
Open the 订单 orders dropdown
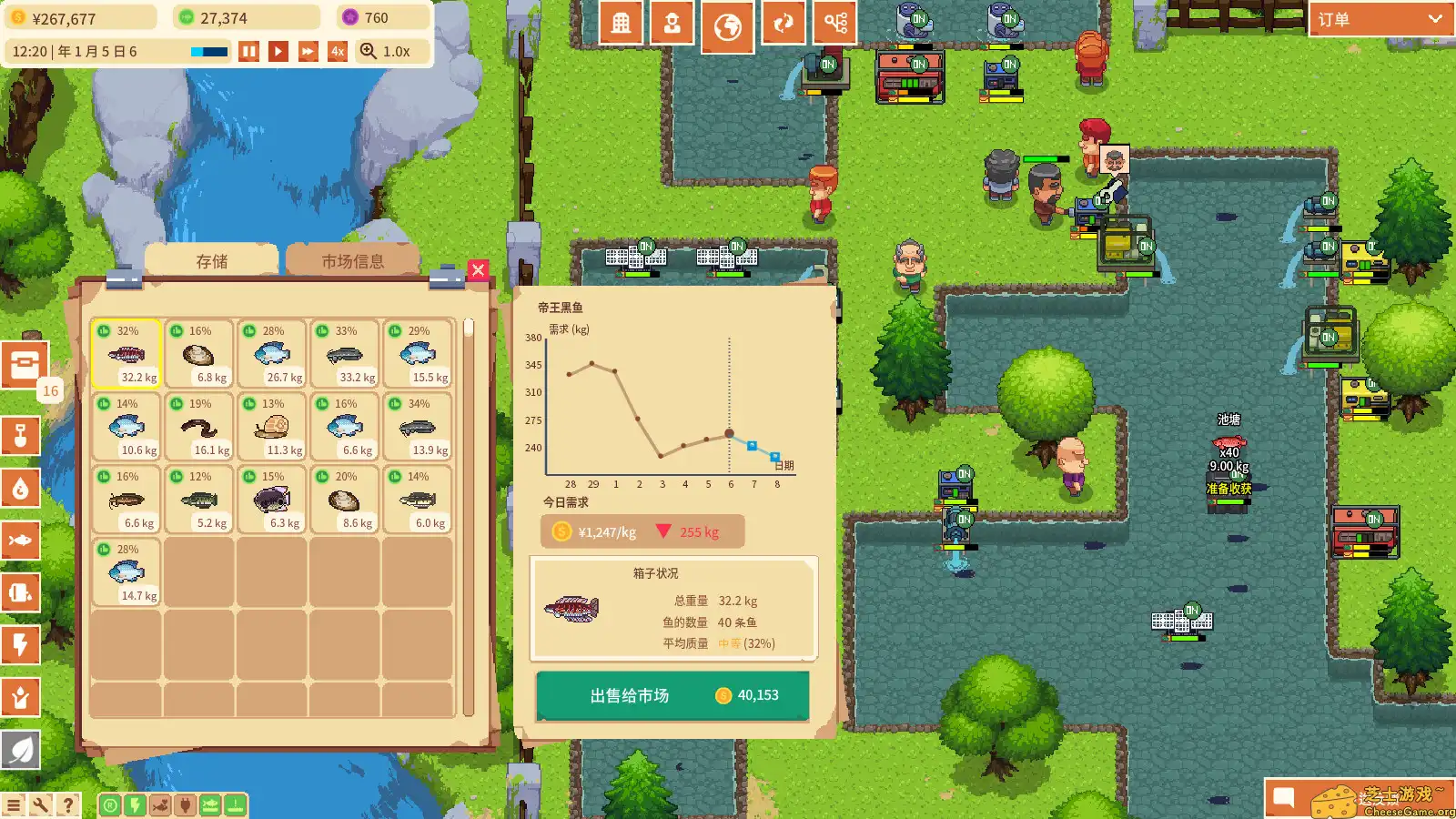click(1379, 17)
